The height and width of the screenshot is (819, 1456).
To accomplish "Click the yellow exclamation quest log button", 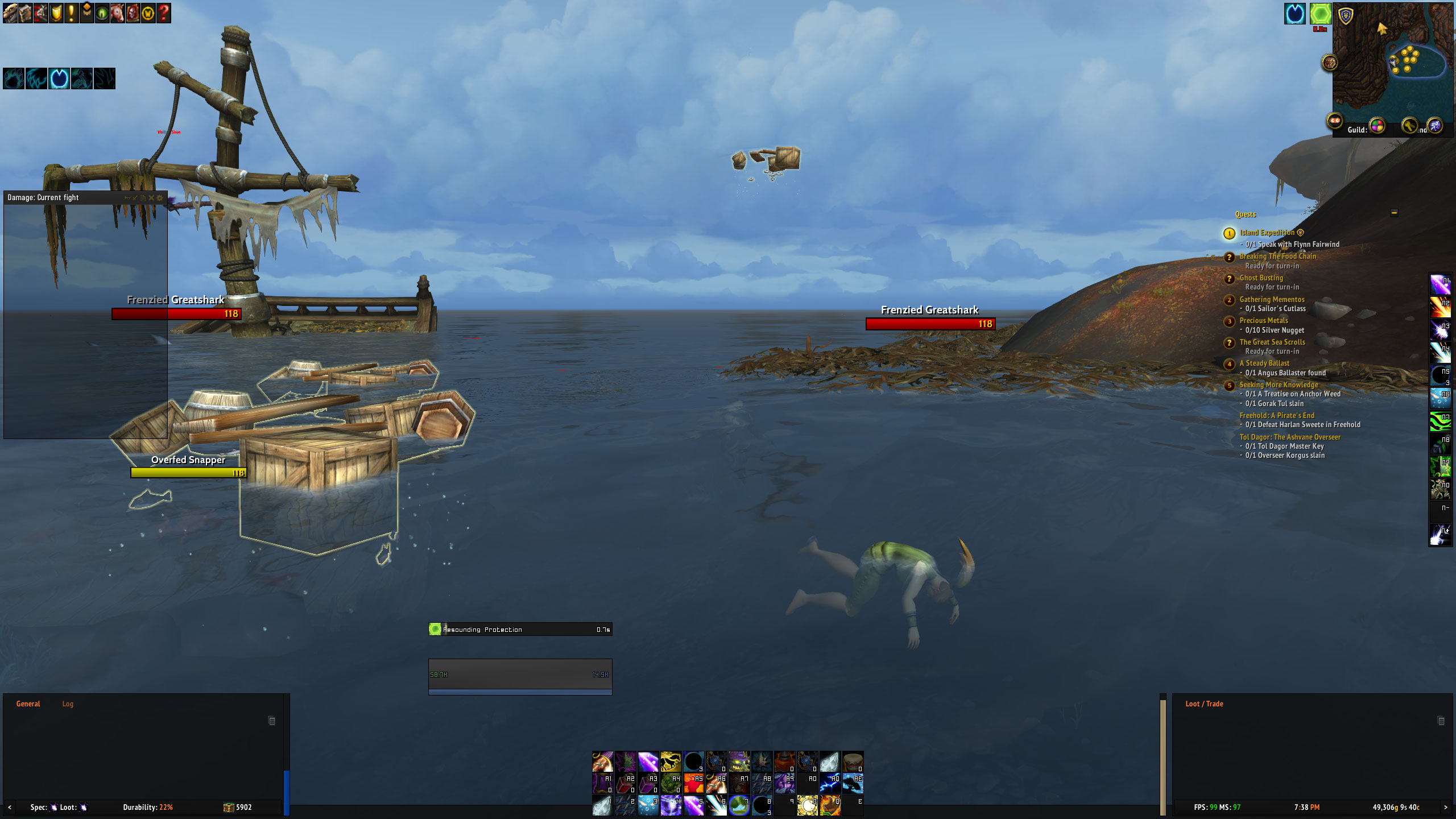I will pyautogui.click(x=71, y=13).
